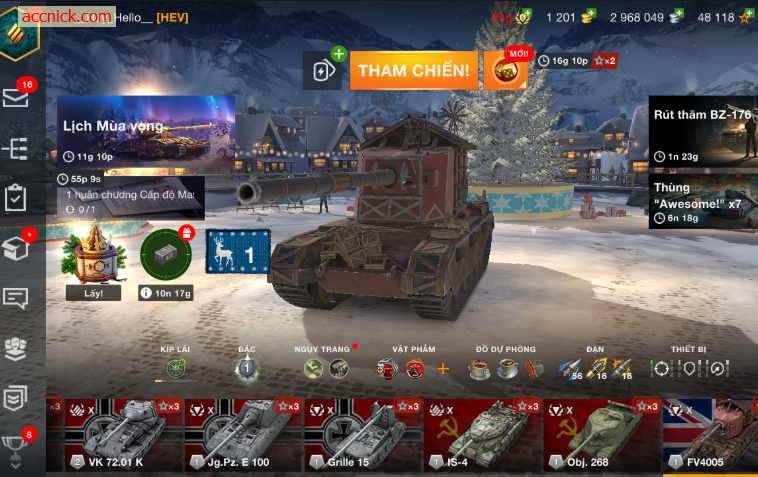The width and height of the screenshot is (758, 477).
Task: Open the reindeer event card
Action: pyautogui.click(x=238, y=252)
